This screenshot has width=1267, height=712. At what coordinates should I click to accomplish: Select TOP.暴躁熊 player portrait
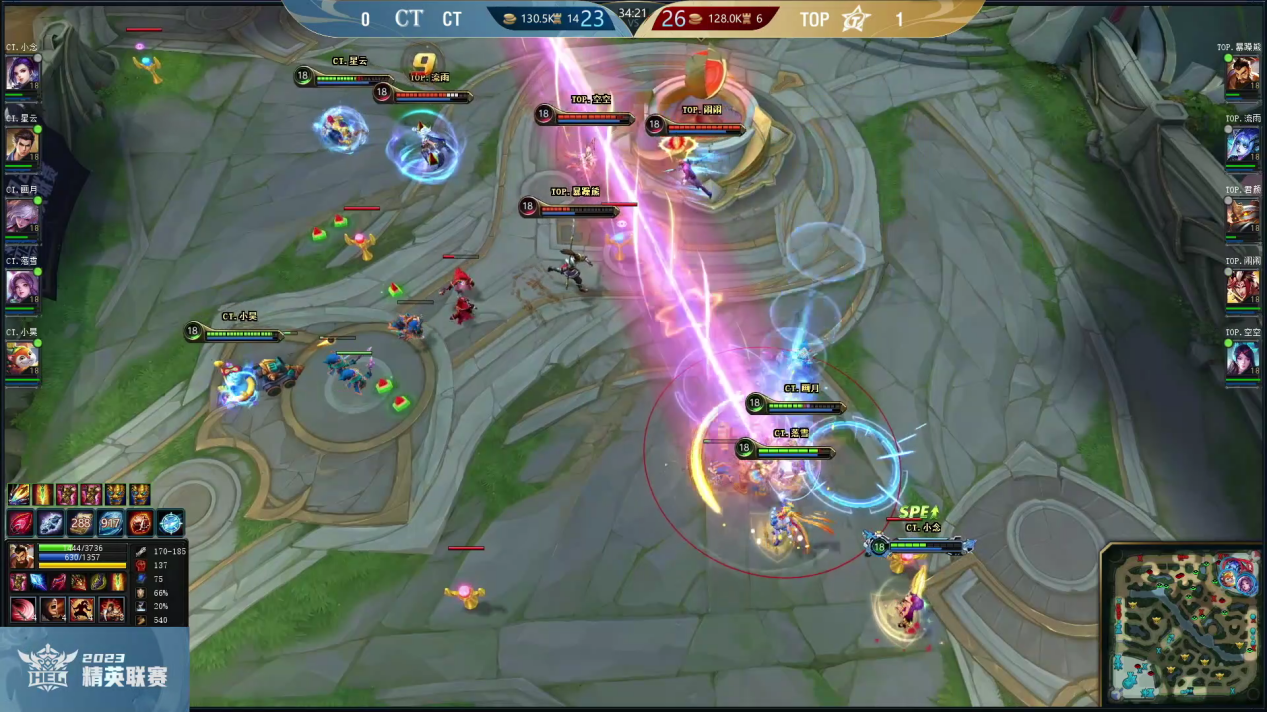tap(1243, 74)
